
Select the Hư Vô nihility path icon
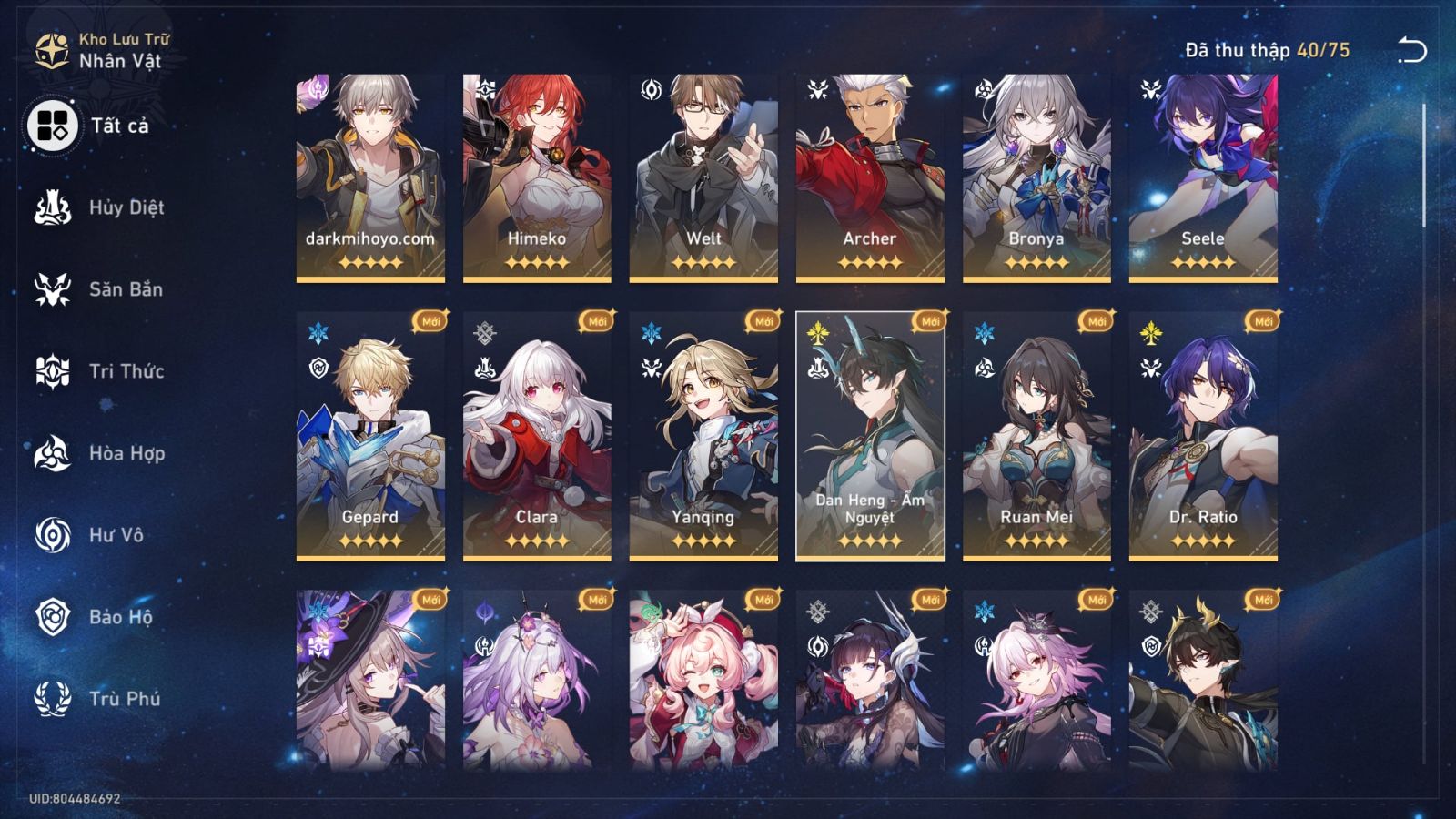pos(55,535)
